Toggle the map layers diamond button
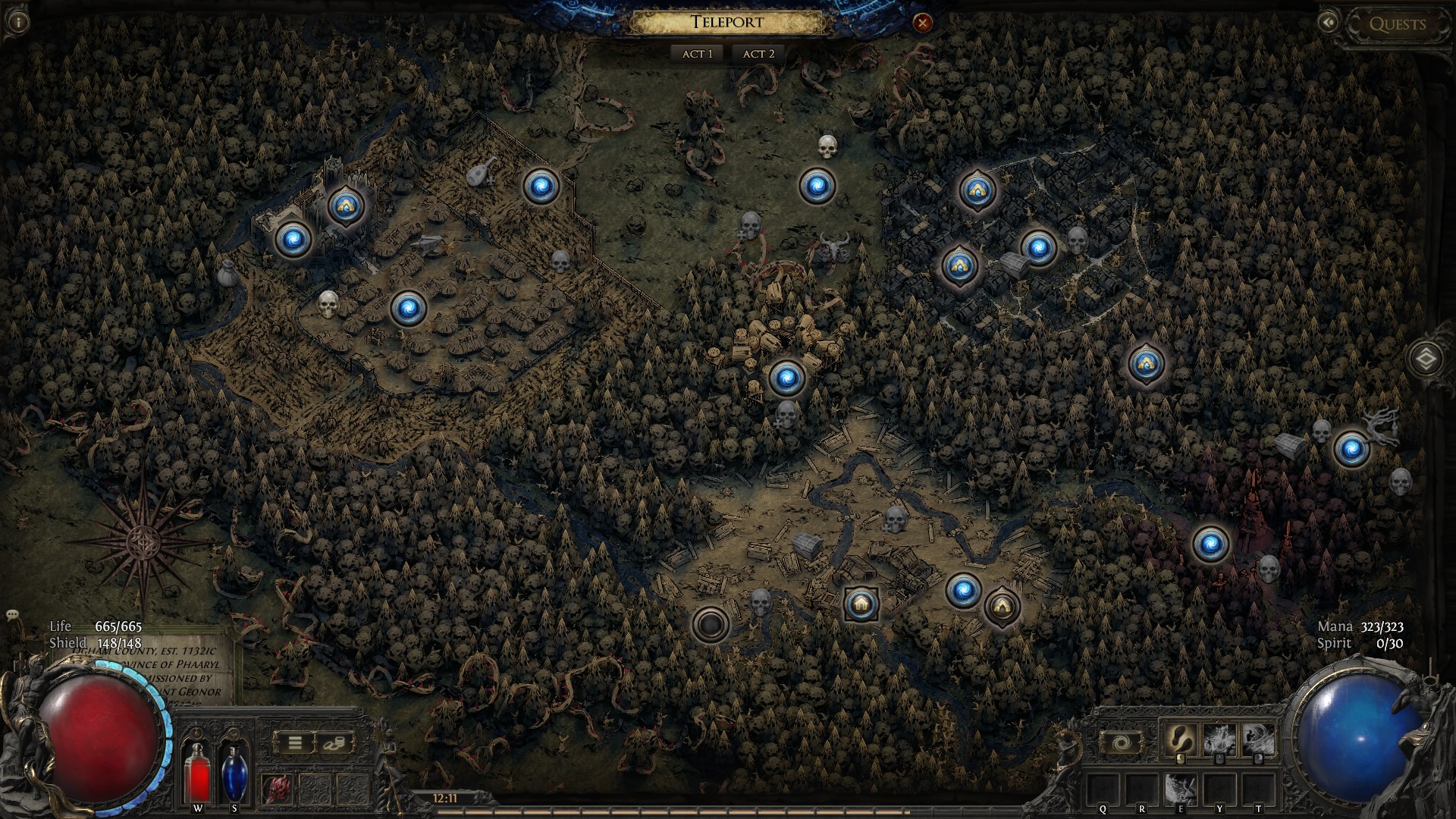Viewport: 1456px width, 819px height. [1426, 359]
